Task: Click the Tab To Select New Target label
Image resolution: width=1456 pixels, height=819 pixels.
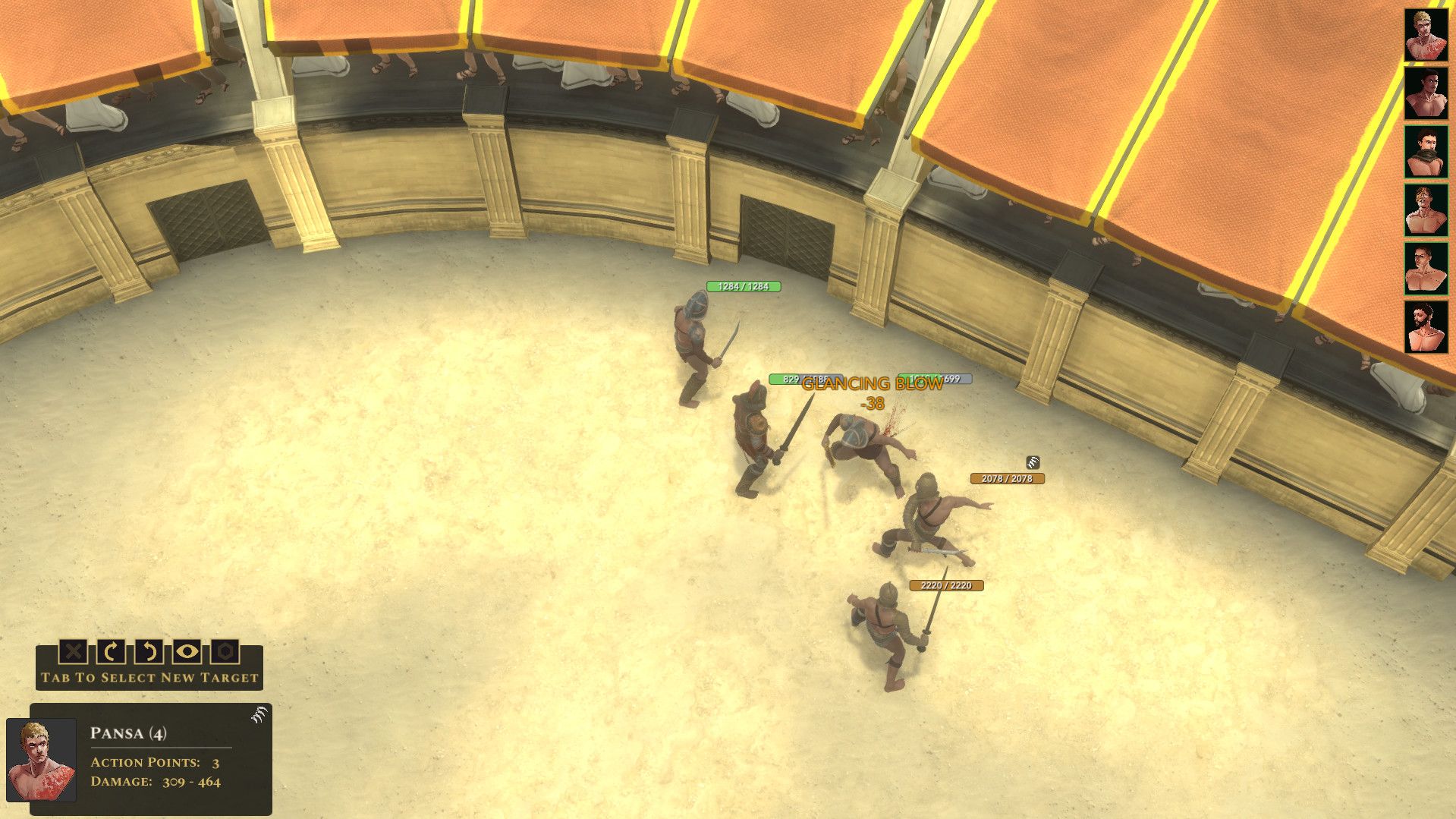Action: click(149, 678)
